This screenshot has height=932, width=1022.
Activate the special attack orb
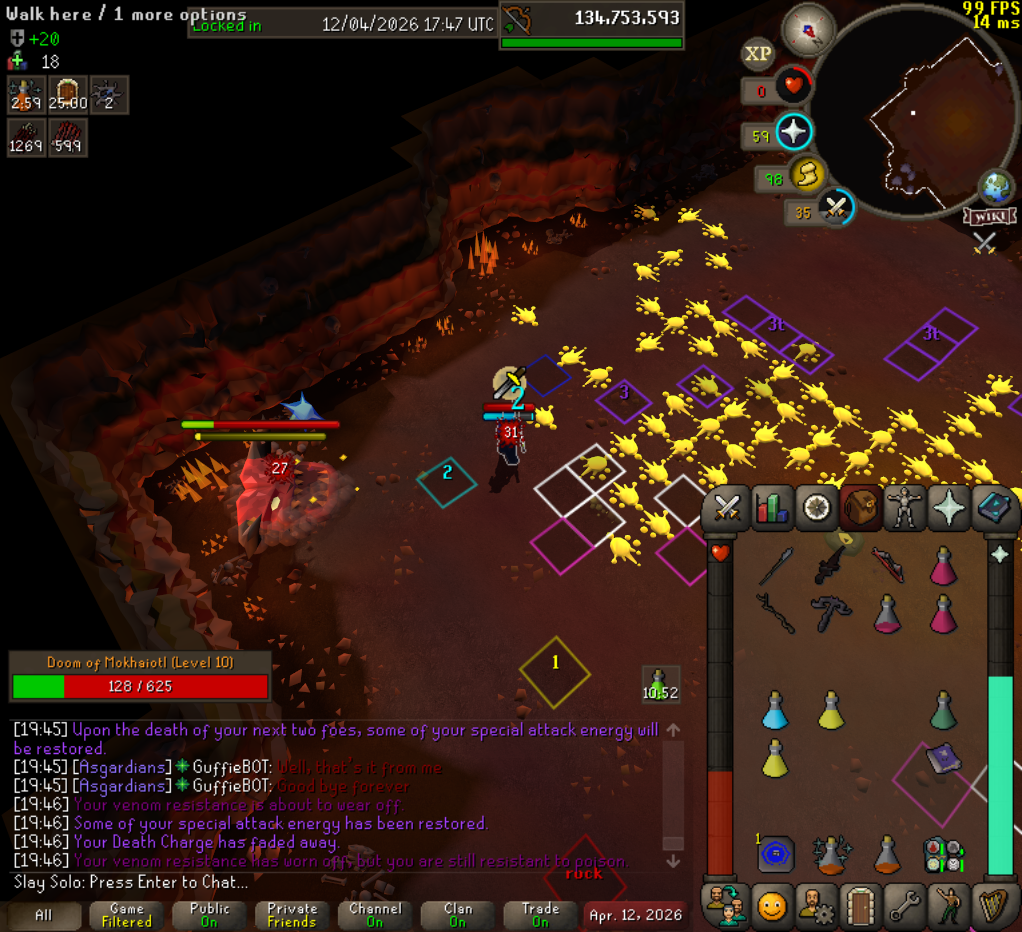click(x=835, y=208)
